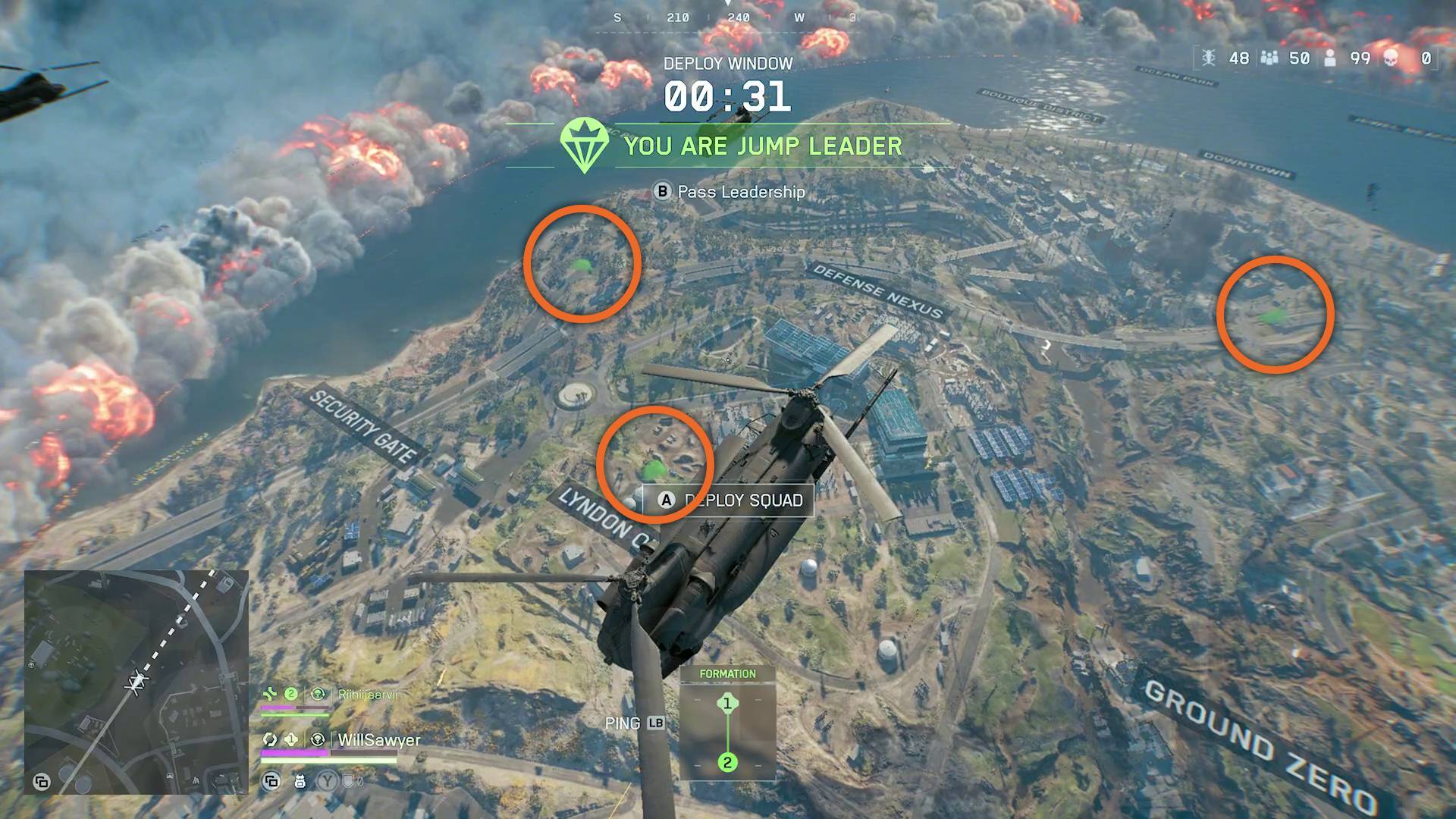
Task: Toggle the Y shield equipment slot
Action: pyautogui.click(x=328, y=781)
